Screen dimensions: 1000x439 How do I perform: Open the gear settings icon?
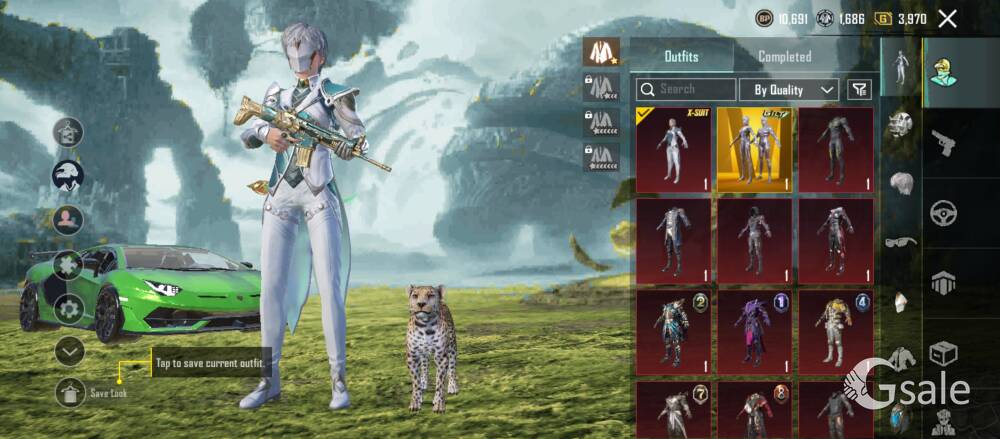pos(68,308)
